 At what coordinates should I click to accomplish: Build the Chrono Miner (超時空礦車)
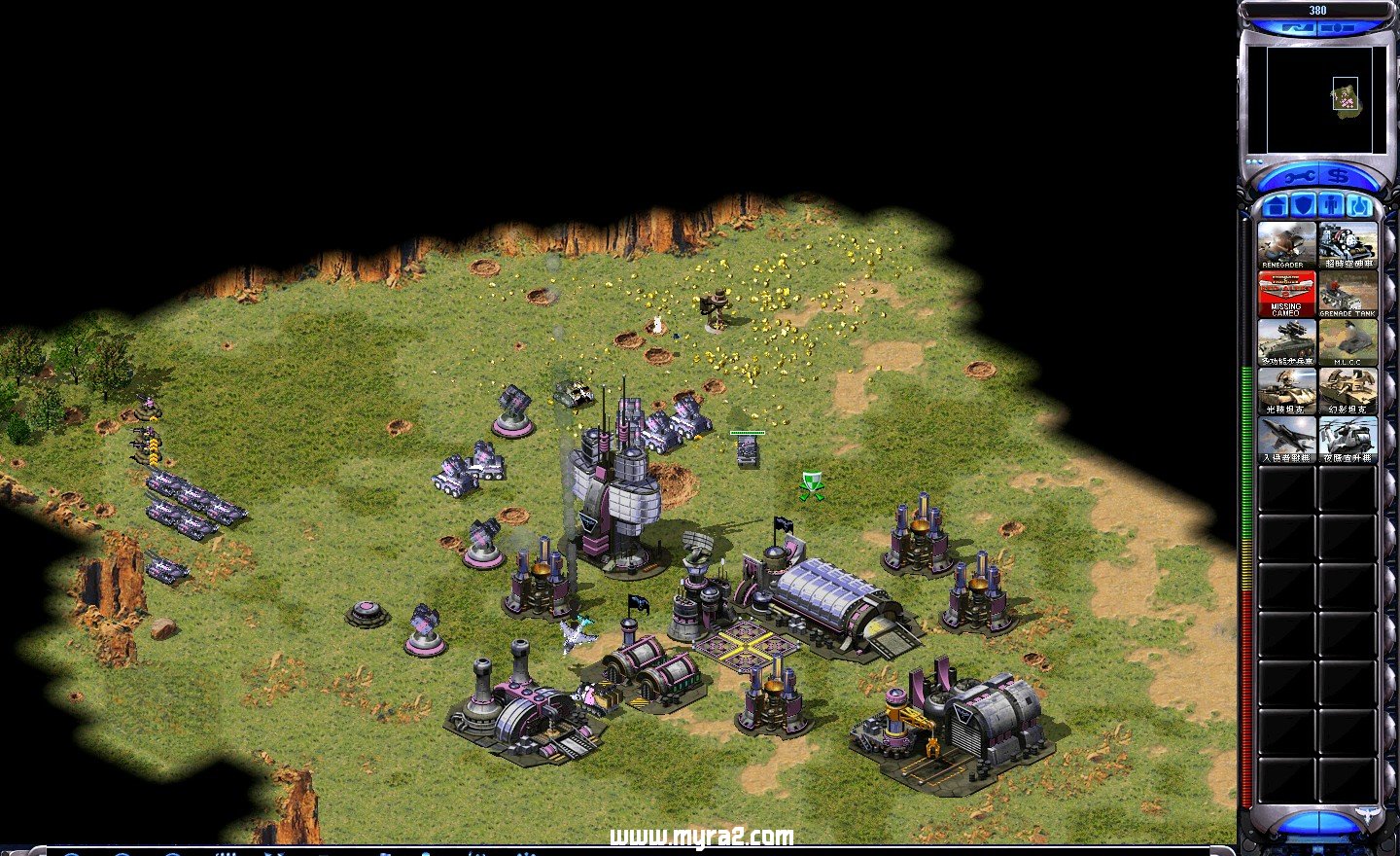click(1347, 244)
